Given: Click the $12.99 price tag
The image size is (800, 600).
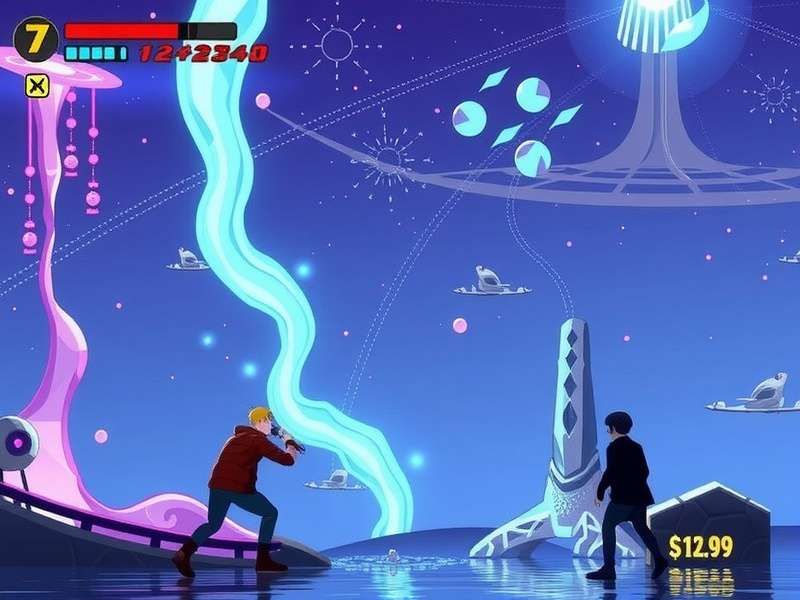Looking at the screenshot, I should pos(701,546).
